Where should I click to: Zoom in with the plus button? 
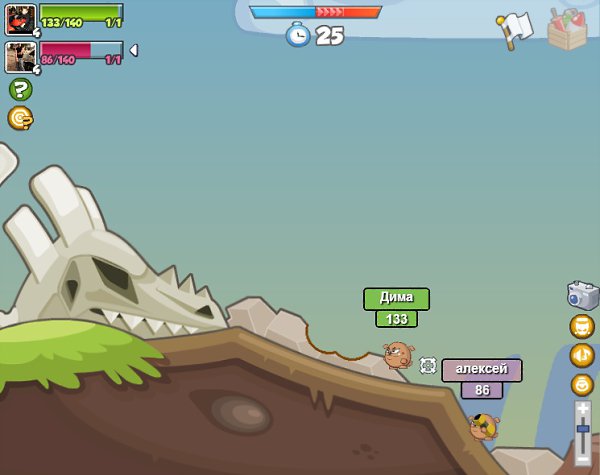(x=583, y=408)
